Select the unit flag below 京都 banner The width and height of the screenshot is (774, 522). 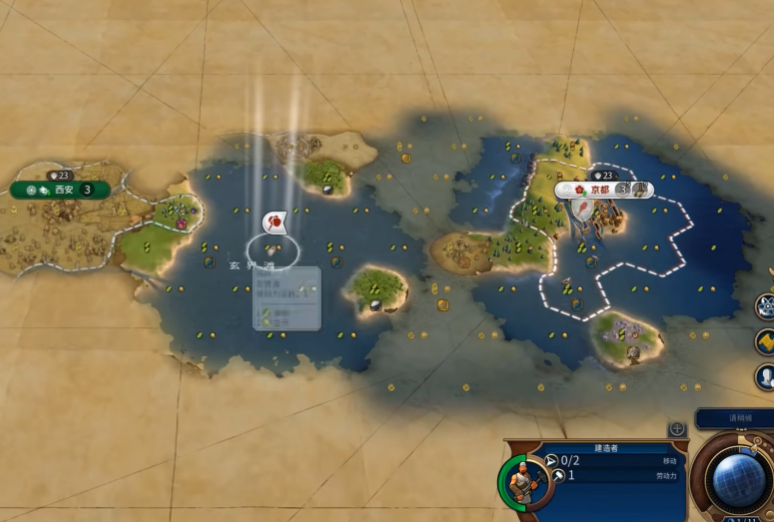581,210
